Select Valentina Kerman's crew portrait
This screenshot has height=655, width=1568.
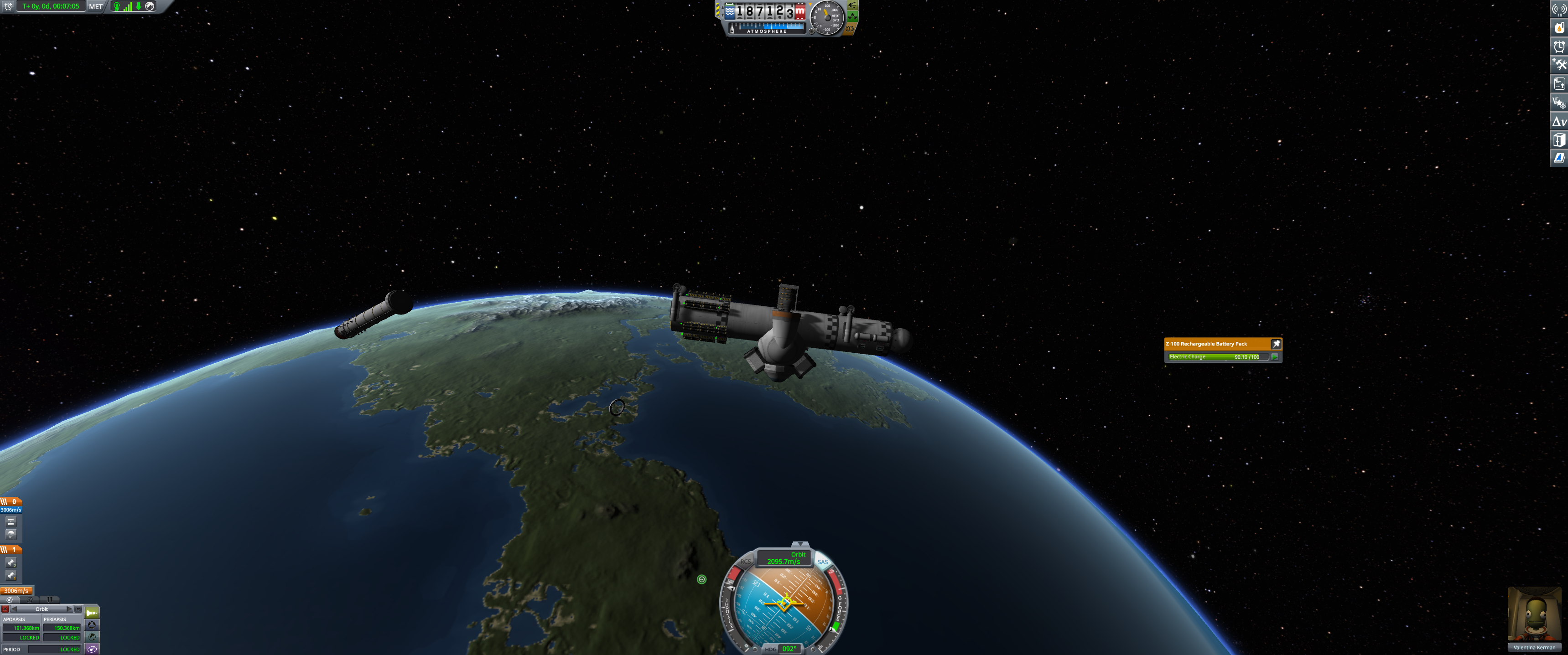click(x=1533, y=614)
